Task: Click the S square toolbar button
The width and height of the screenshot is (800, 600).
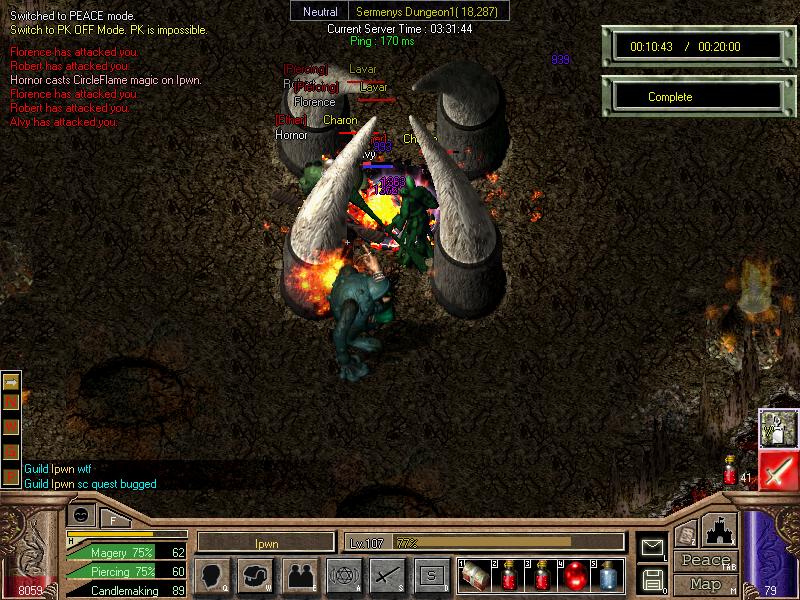Action: [x=431, y=575]
